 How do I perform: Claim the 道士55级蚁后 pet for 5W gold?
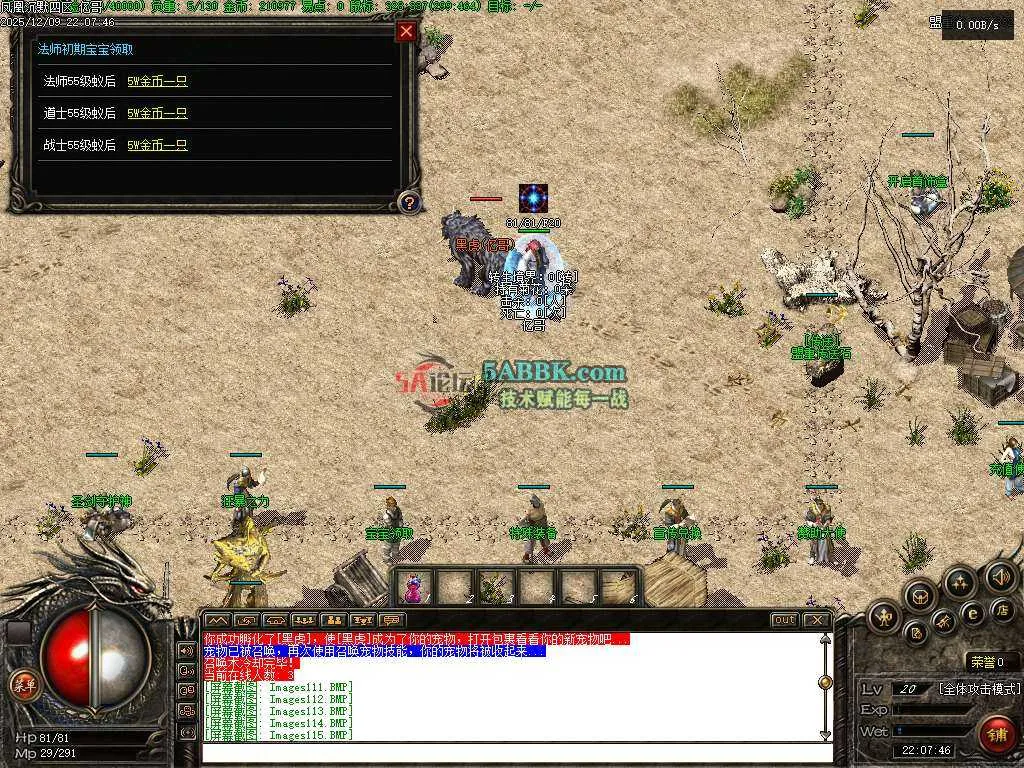[x=157, y=113]
